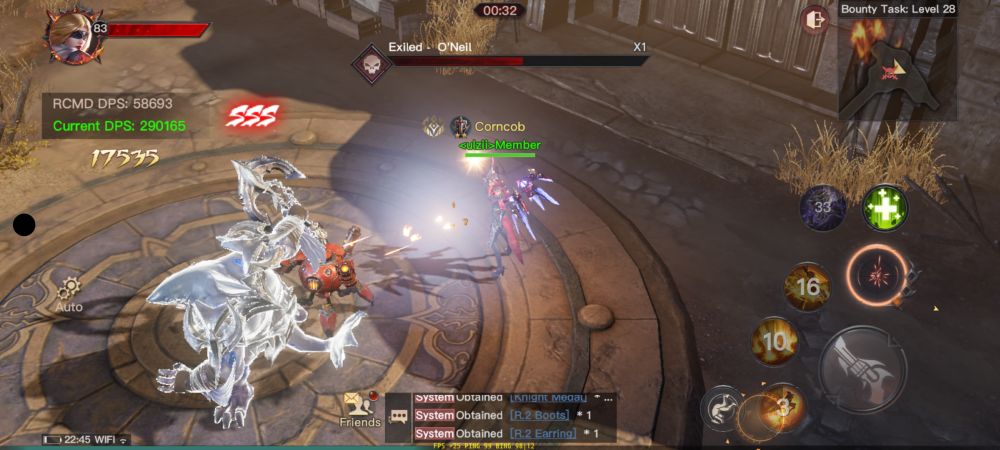Tap the main weapon attack button
Image resolution: width=1000 pixels, height=450 pixels.
coord(862,368)
